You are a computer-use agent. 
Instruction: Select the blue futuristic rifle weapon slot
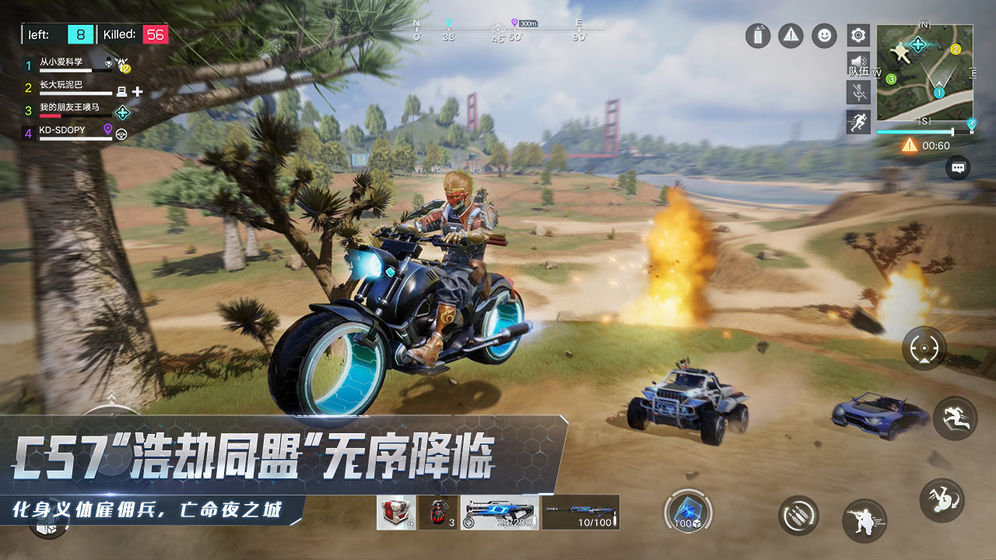[500, 512]
